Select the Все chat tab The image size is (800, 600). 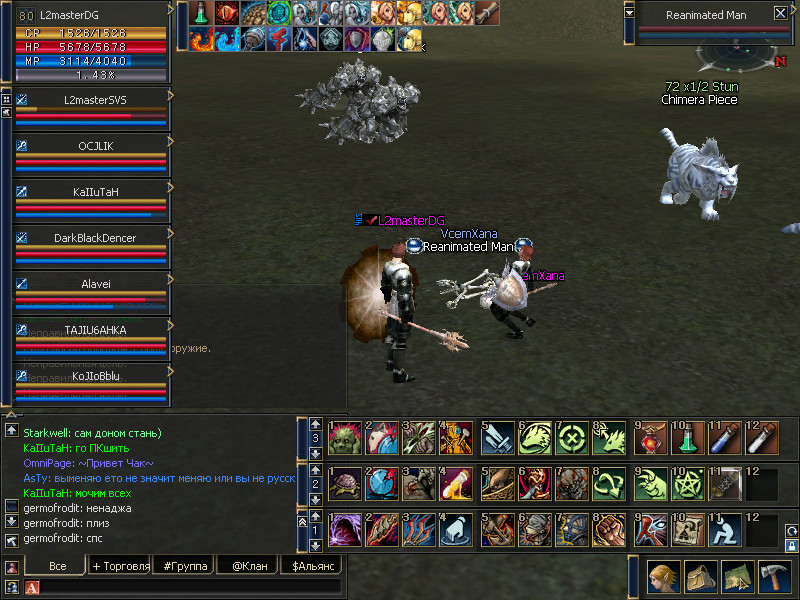click(58, 566)
